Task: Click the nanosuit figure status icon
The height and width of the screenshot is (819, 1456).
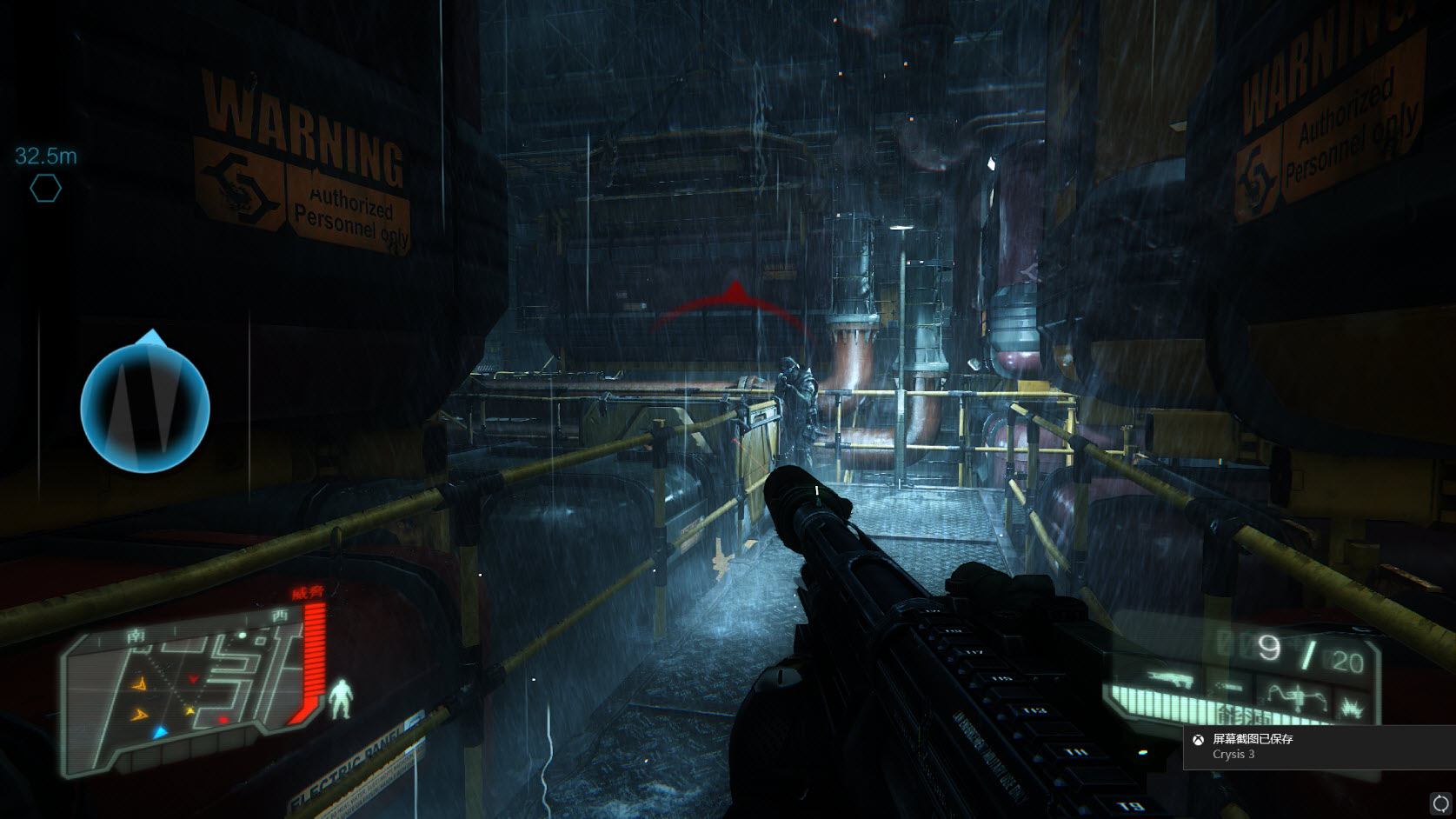Action: [341, 699]
